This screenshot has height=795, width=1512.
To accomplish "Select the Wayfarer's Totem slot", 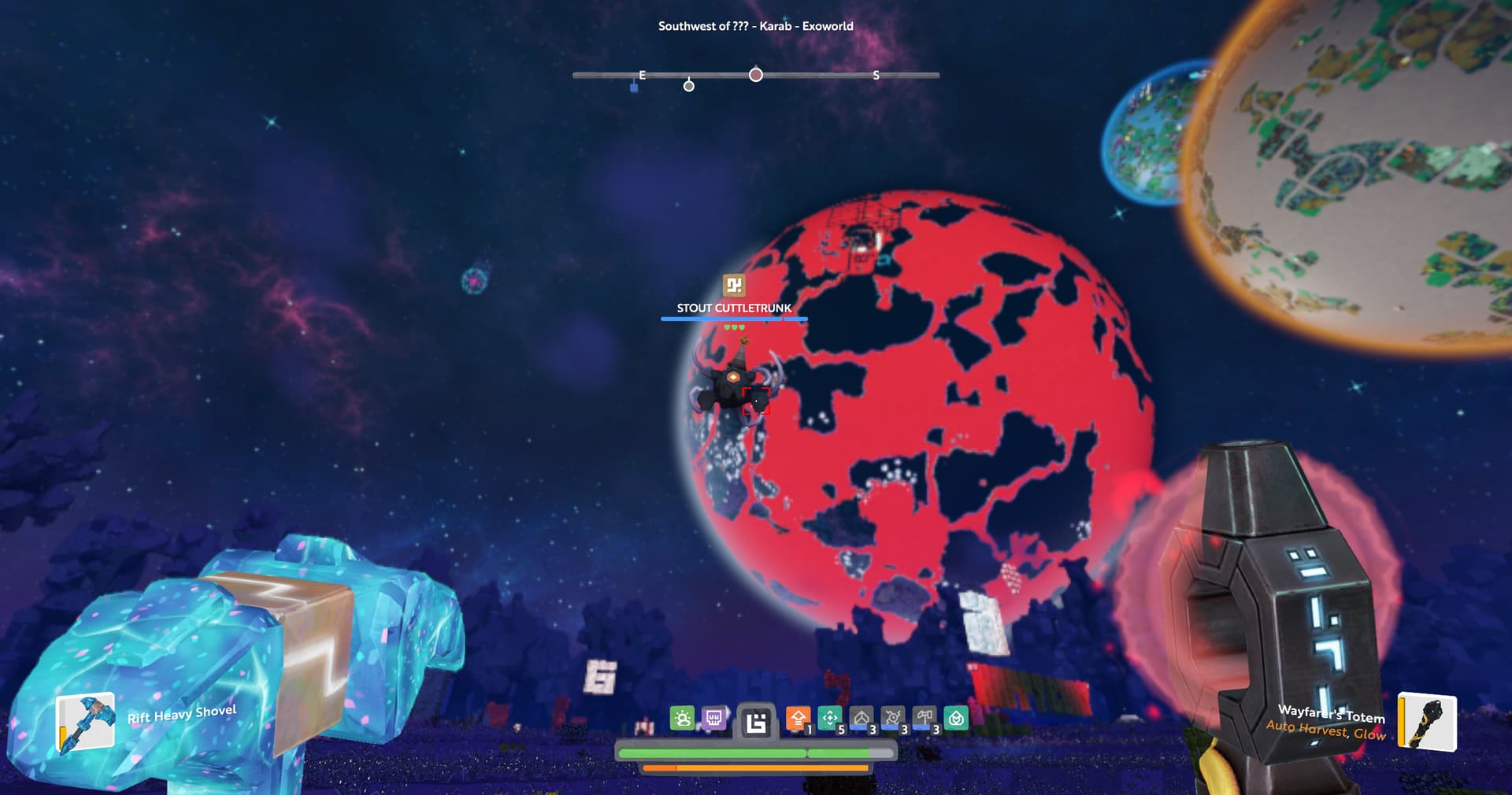I will click(x=1426, y=723).
